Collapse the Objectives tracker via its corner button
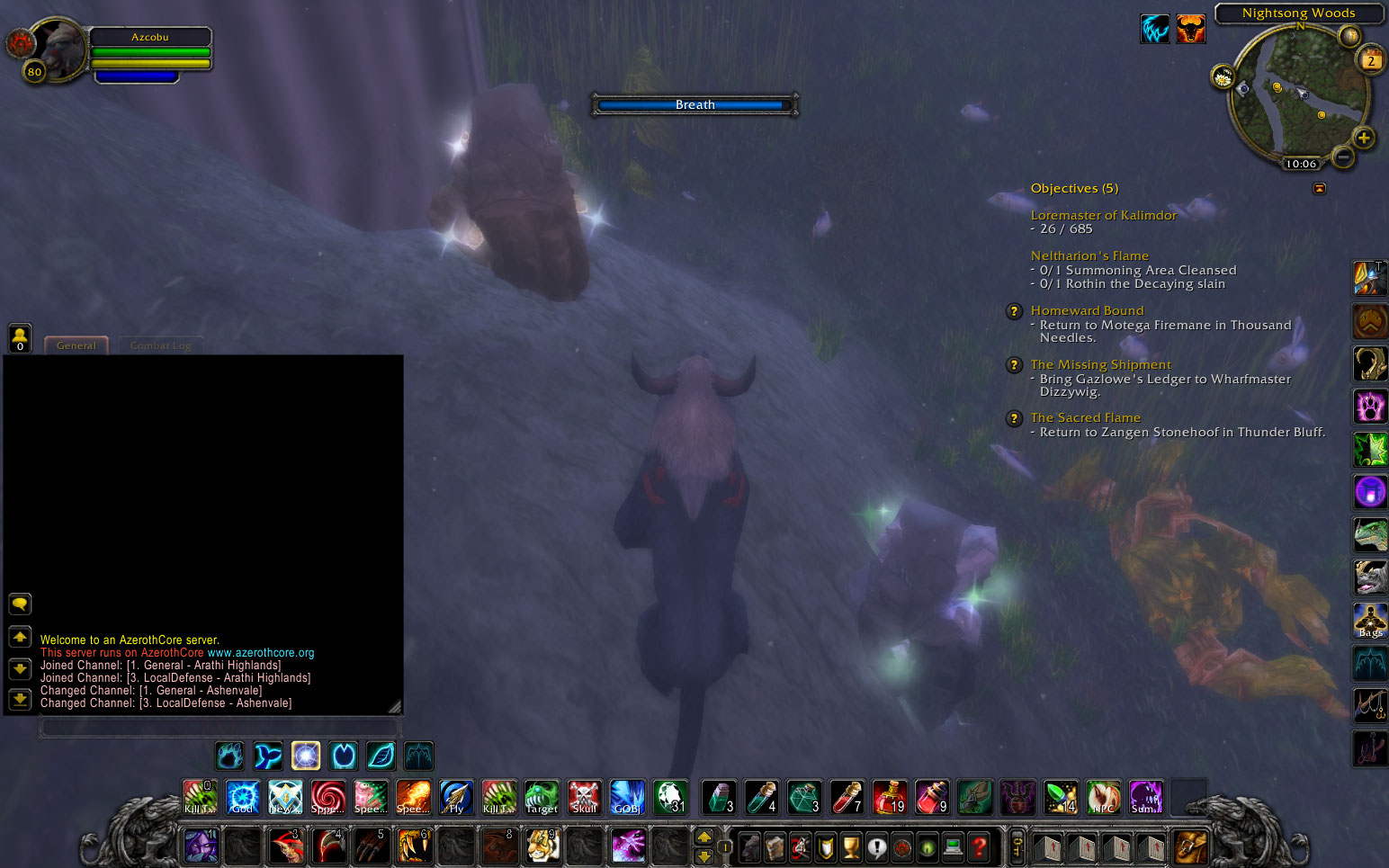 [x=1319, y=188]
